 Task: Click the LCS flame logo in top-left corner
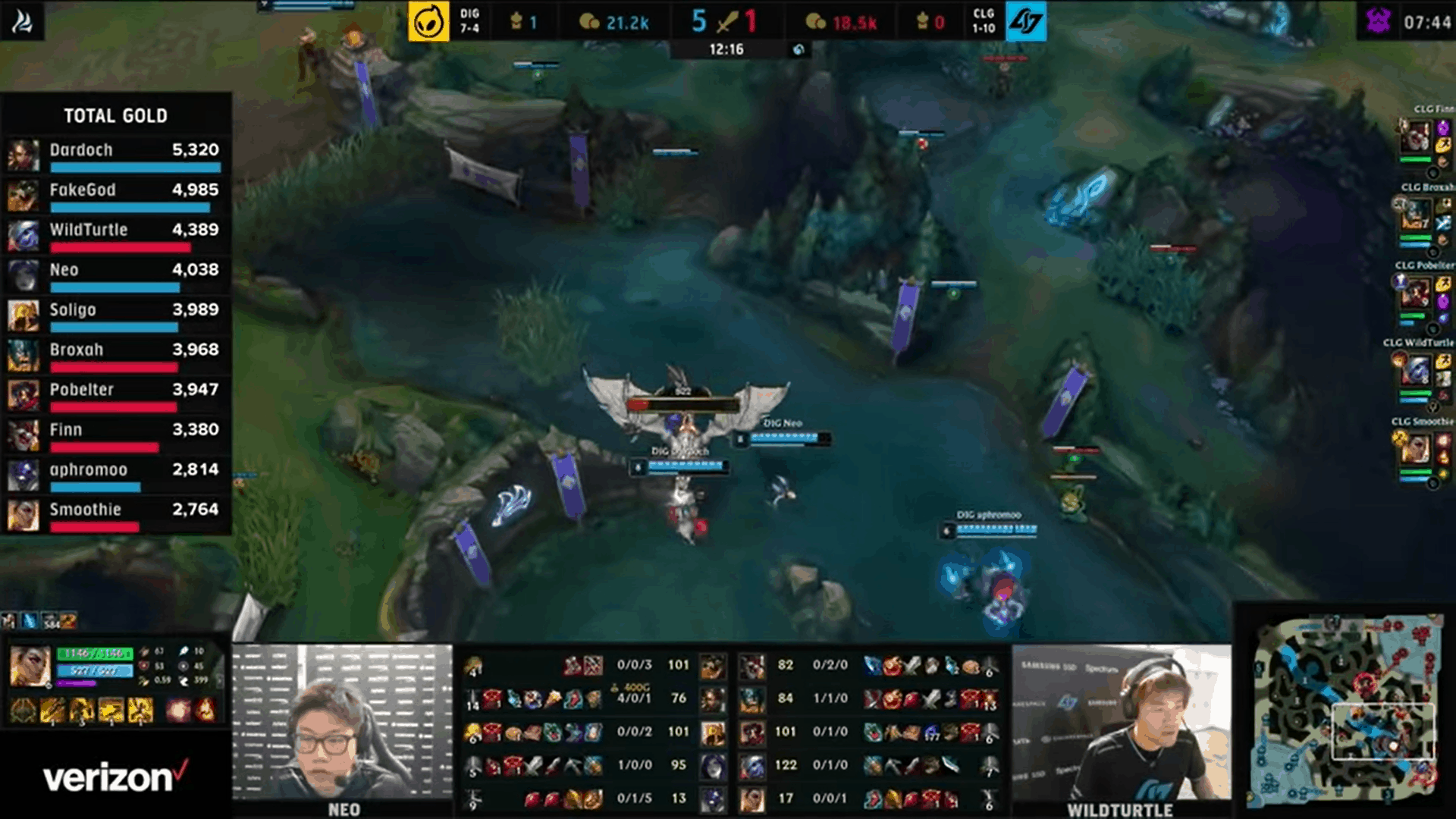pos(23,20)
